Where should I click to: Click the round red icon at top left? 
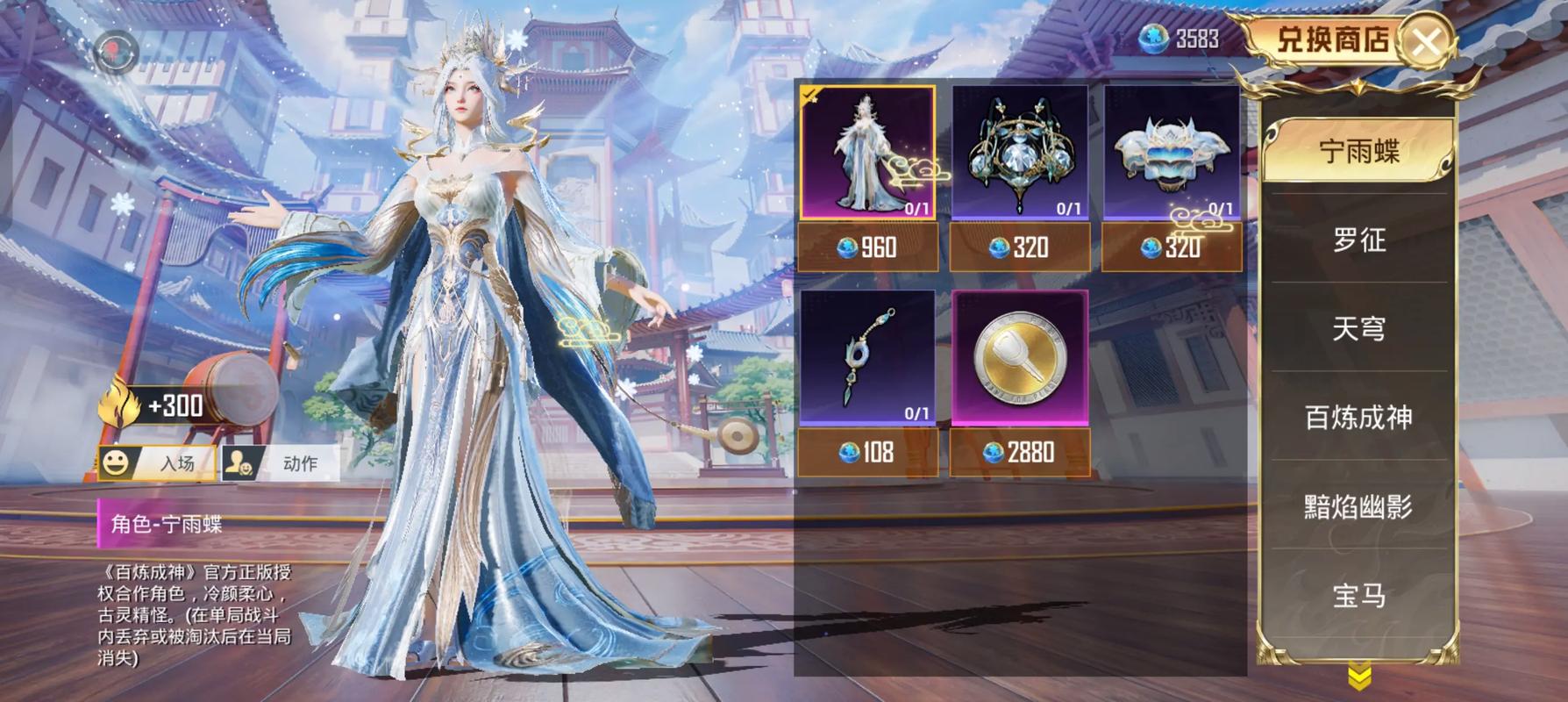(x=115, y=53)
